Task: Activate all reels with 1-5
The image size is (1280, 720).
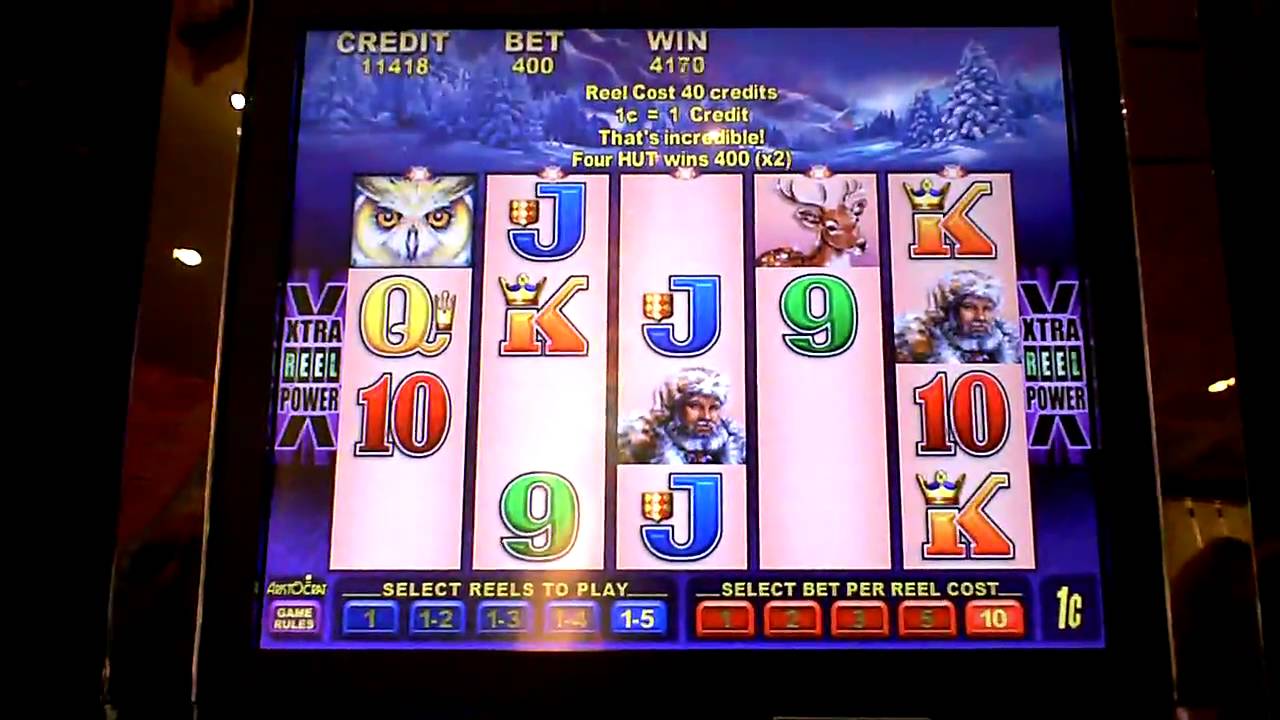Action: coord(637,619)
